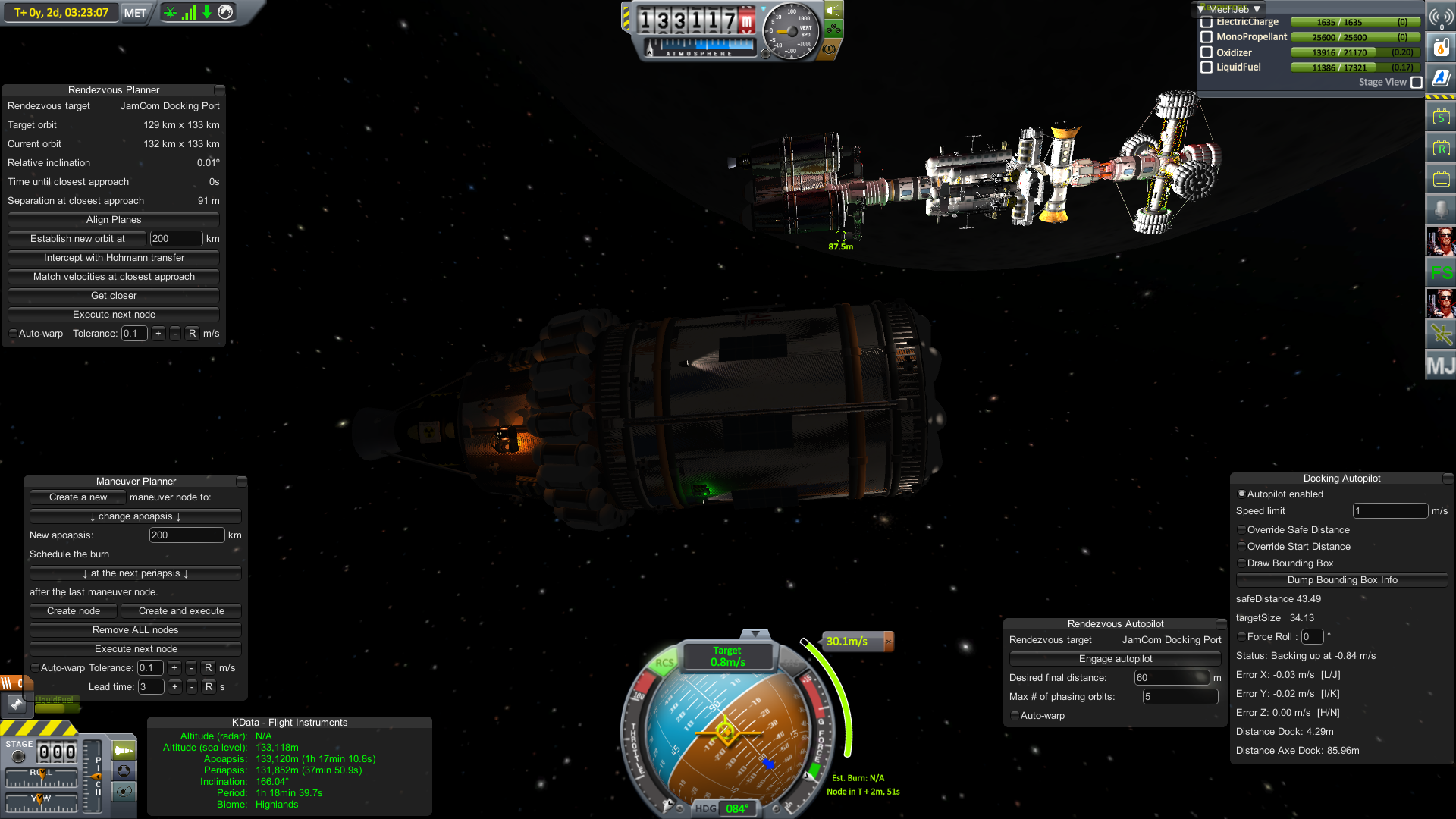
Task: Engage the rendezvous autopilot
Action: coord(1116,659)
